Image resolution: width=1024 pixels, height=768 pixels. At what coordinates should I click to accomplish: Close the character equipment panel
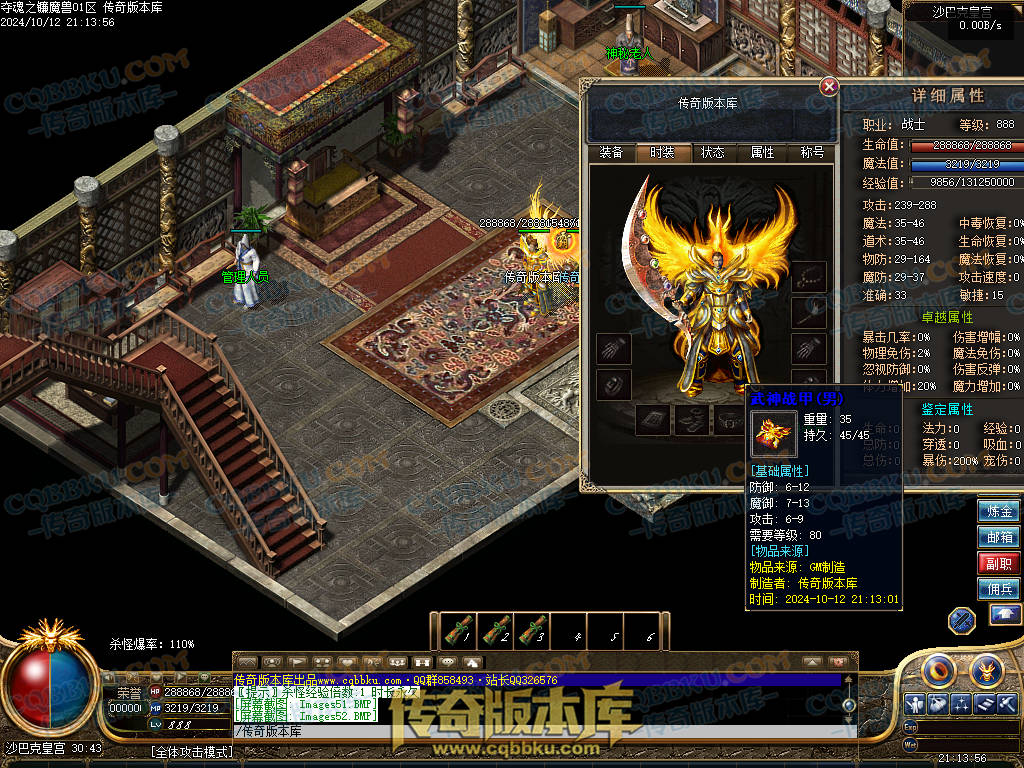click(829, 87)
